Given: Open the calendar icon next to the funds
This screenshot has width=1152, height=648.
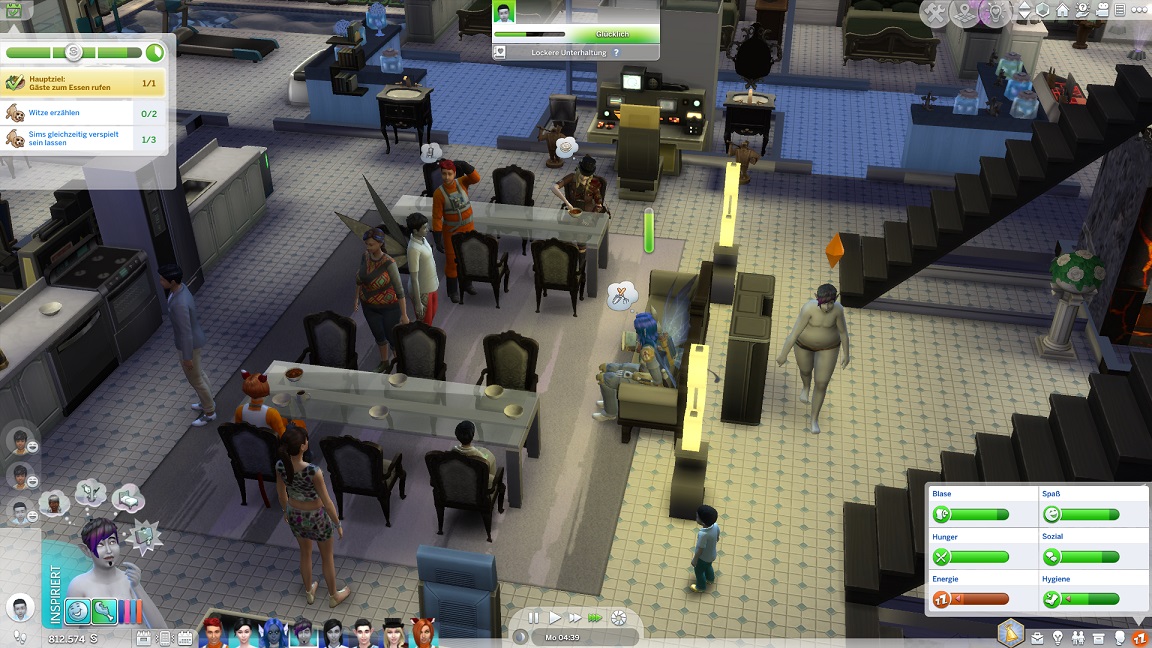Looking at the screenshot, I should coord(142,637).
